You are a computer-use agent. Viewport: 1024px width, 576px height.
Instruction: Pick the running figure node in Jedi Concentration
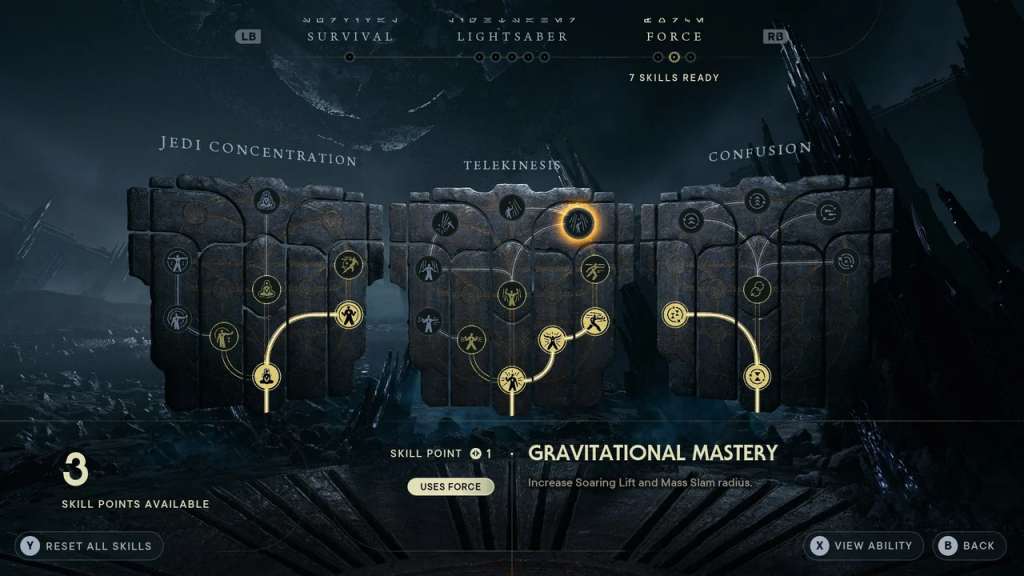tap(349, 264)
